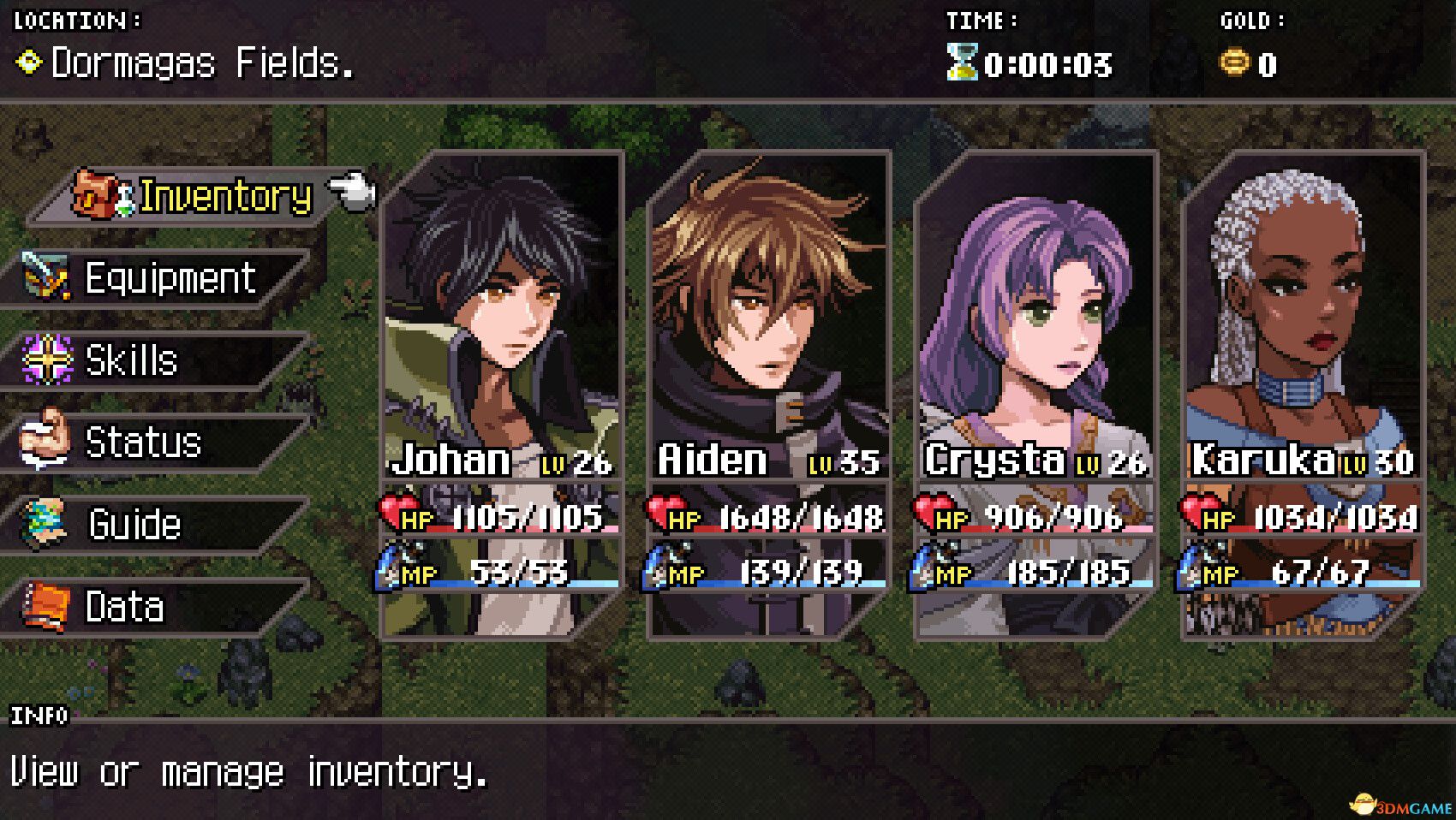Click the cross-shaped Skills icon
The height and width of the screenshot is (820, 1456).
click(x=47, y=359)
